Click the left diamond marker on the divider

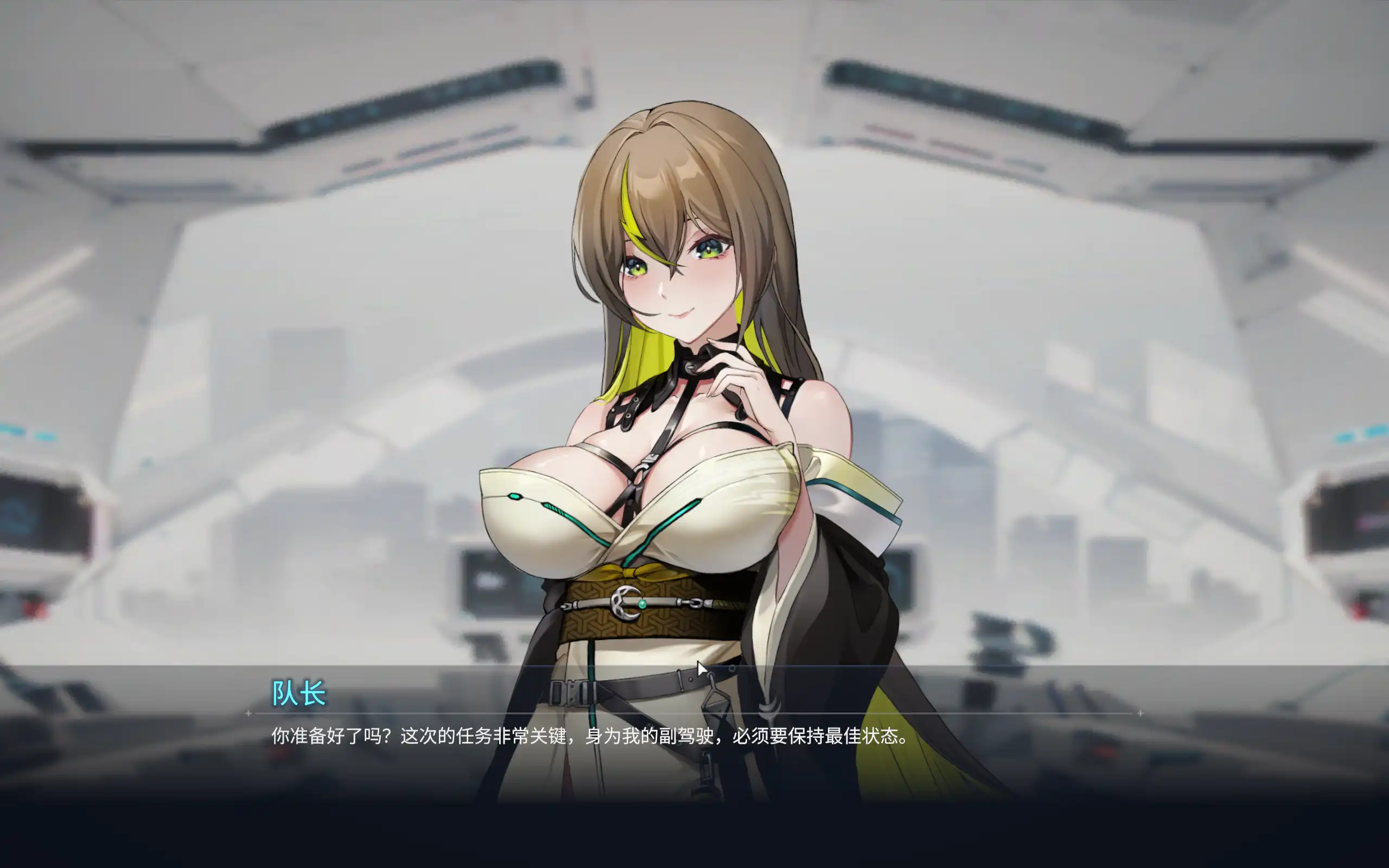pos(248,713)
